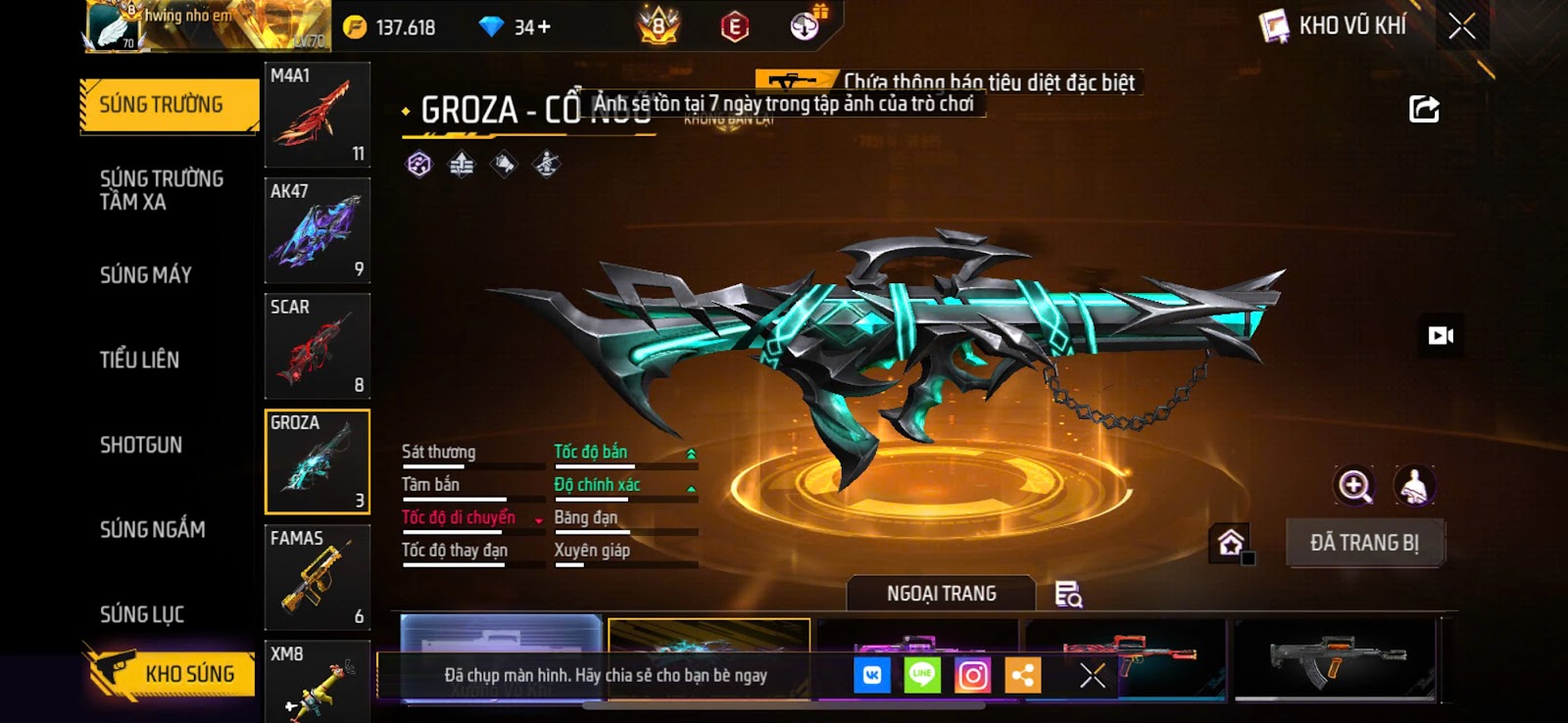The image size is (1568, 723).
Task: Zoom in on weapon with magnifier icon
Action: click(1354, 486)
